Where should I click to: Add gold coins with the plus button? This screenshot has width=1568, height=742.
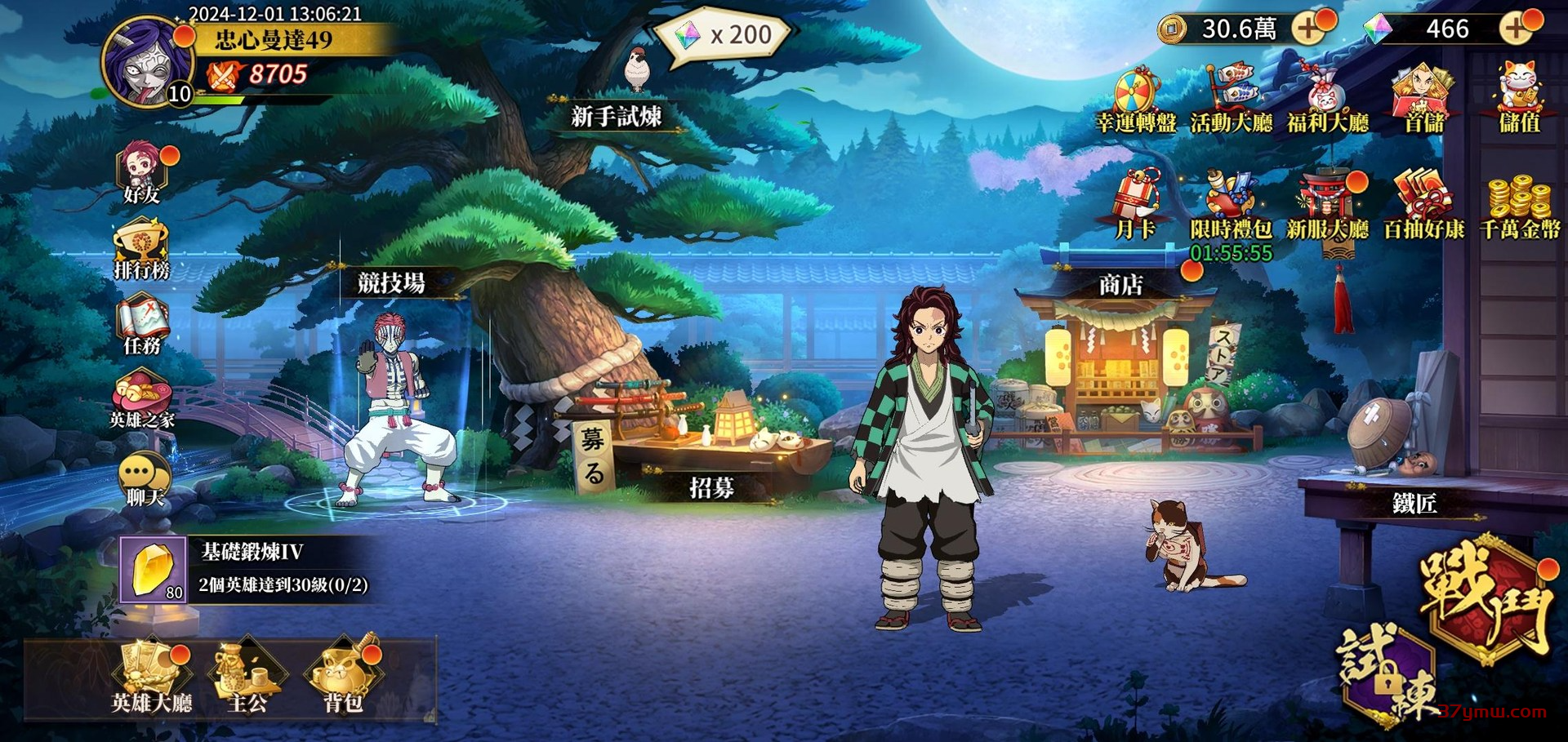click(x=1308, y=29)
